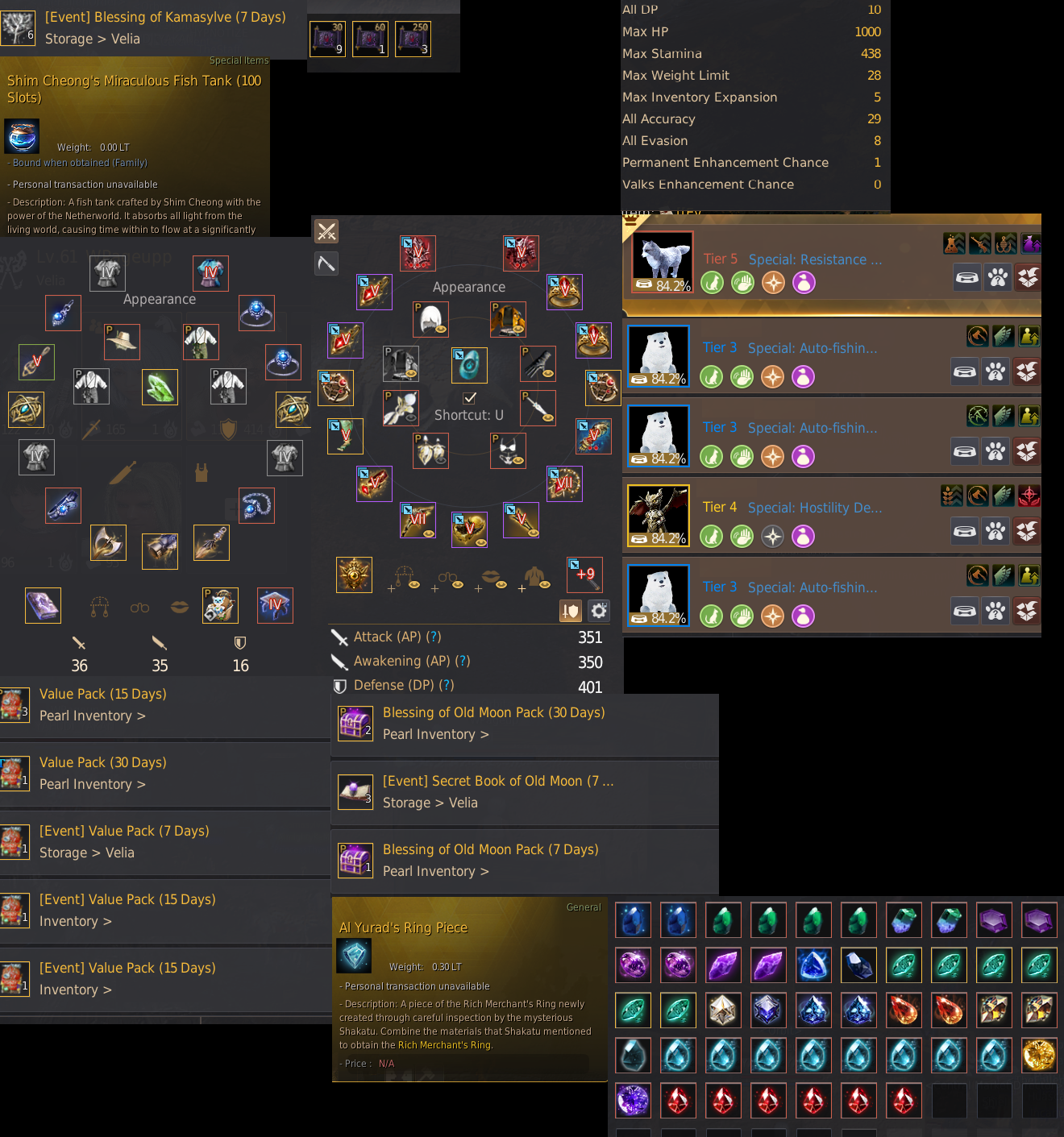Uncheck the Shortcut: U appearance checkbox
This screenshot has height=1137, width=1064.
click(468, 396)
